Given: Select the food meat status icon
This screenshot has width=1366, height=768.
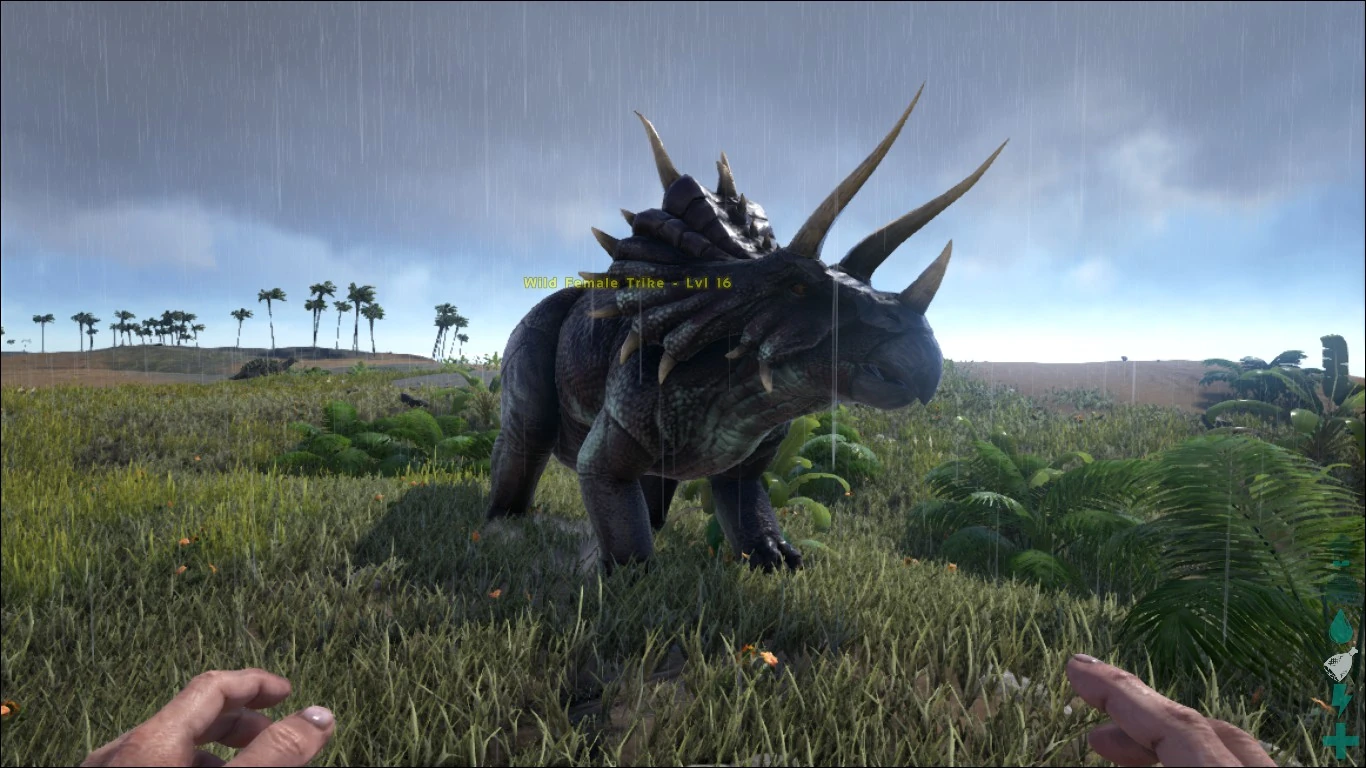Looking at the screenshot, I should tap(1340, 663).
